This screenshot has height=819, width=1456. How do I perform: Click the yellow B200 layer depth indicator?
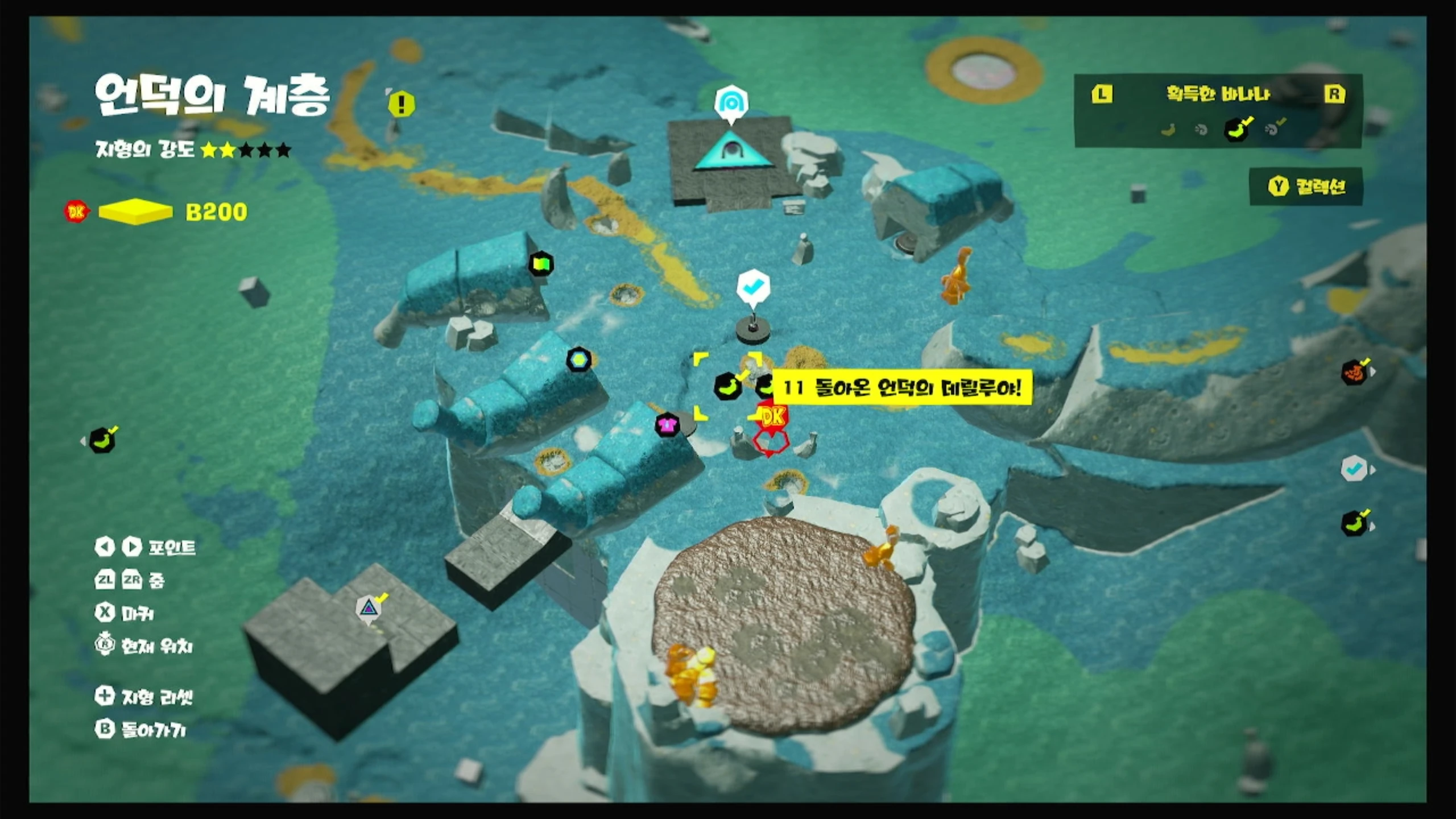click(x=216, y=212)
